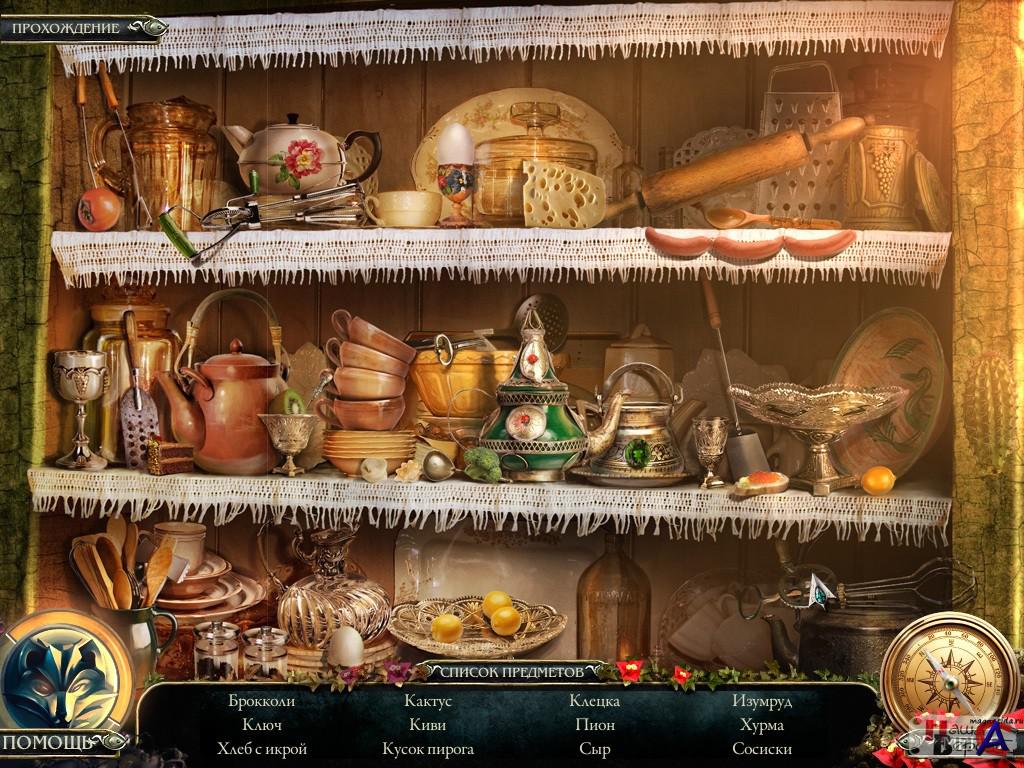Select Пион in the item list
This screenshot has width=1024, height=768.
coord(595,725)
